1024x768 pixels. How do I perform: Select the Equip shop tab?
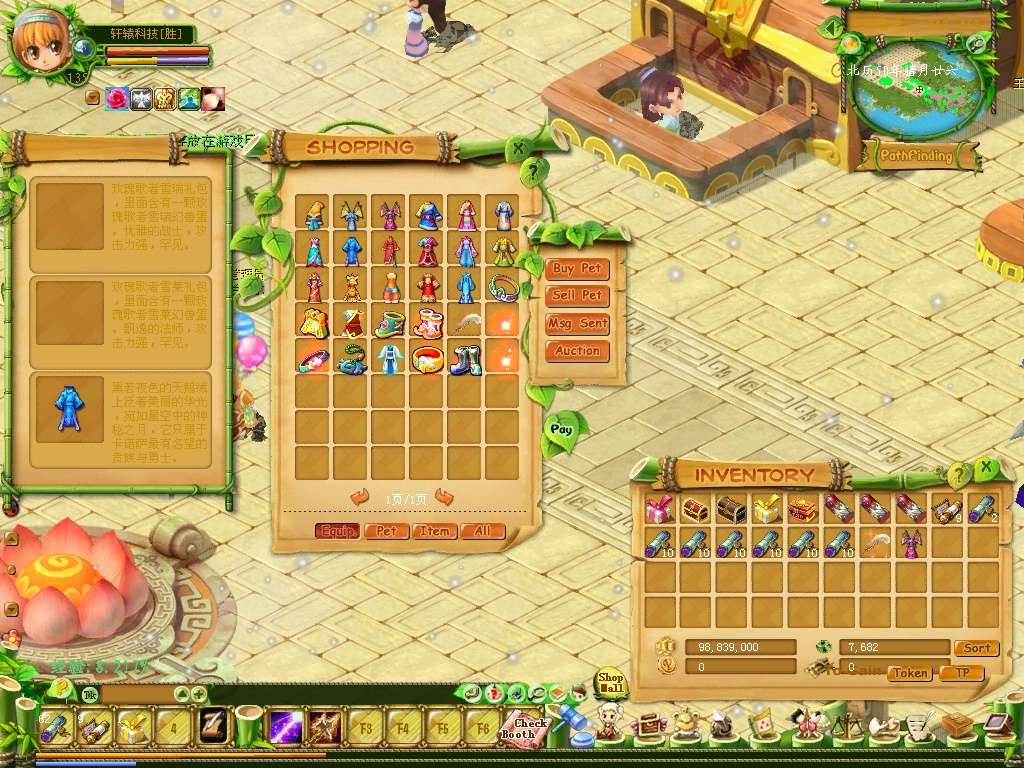pos(337,531)
